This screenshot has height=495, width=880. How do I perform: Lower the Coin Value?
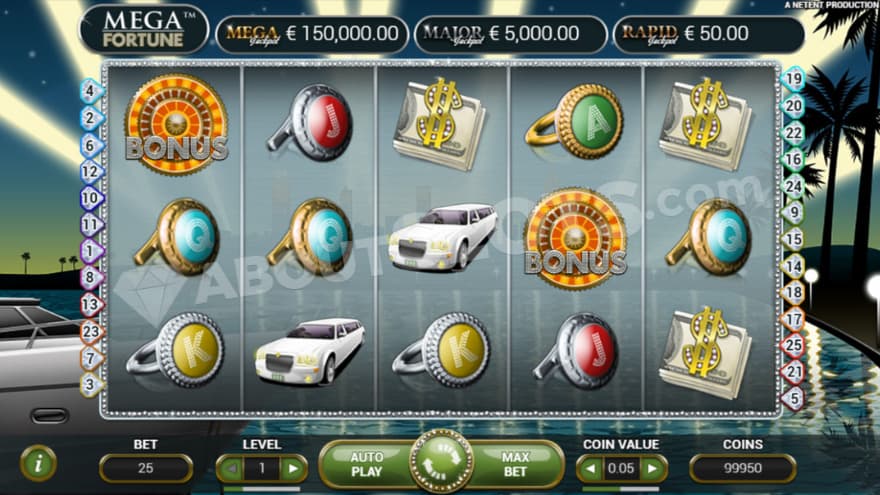(x=591, y=468)
